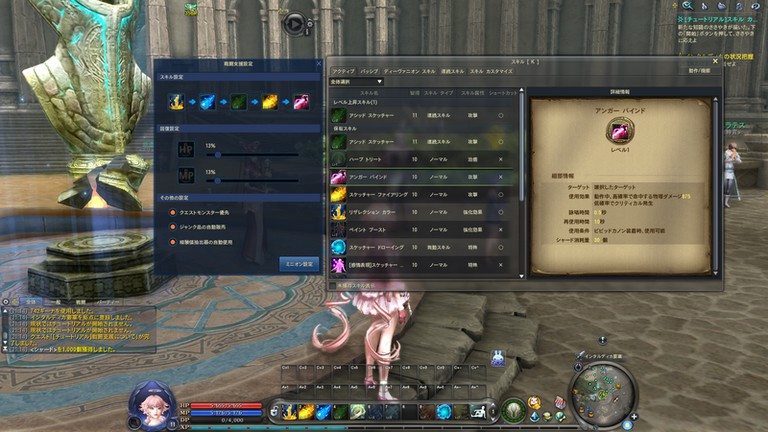768x432 pixels.
Task: Open the 連鎖スキル tab
Action: (452, 71)
